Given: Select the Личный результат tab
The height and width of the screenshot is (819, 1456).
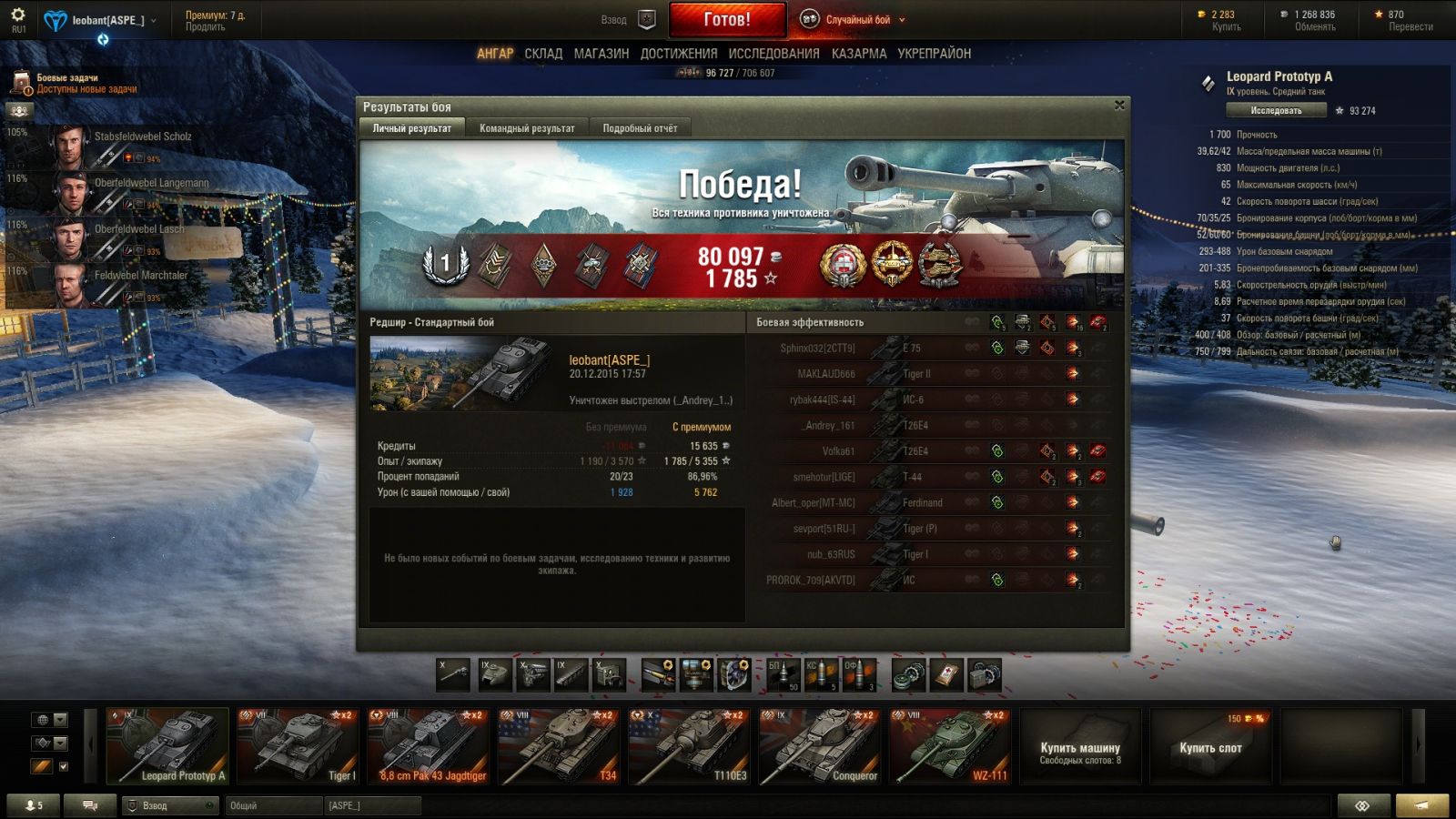Looking at the screenshot, I should click(x=412, y=128).
